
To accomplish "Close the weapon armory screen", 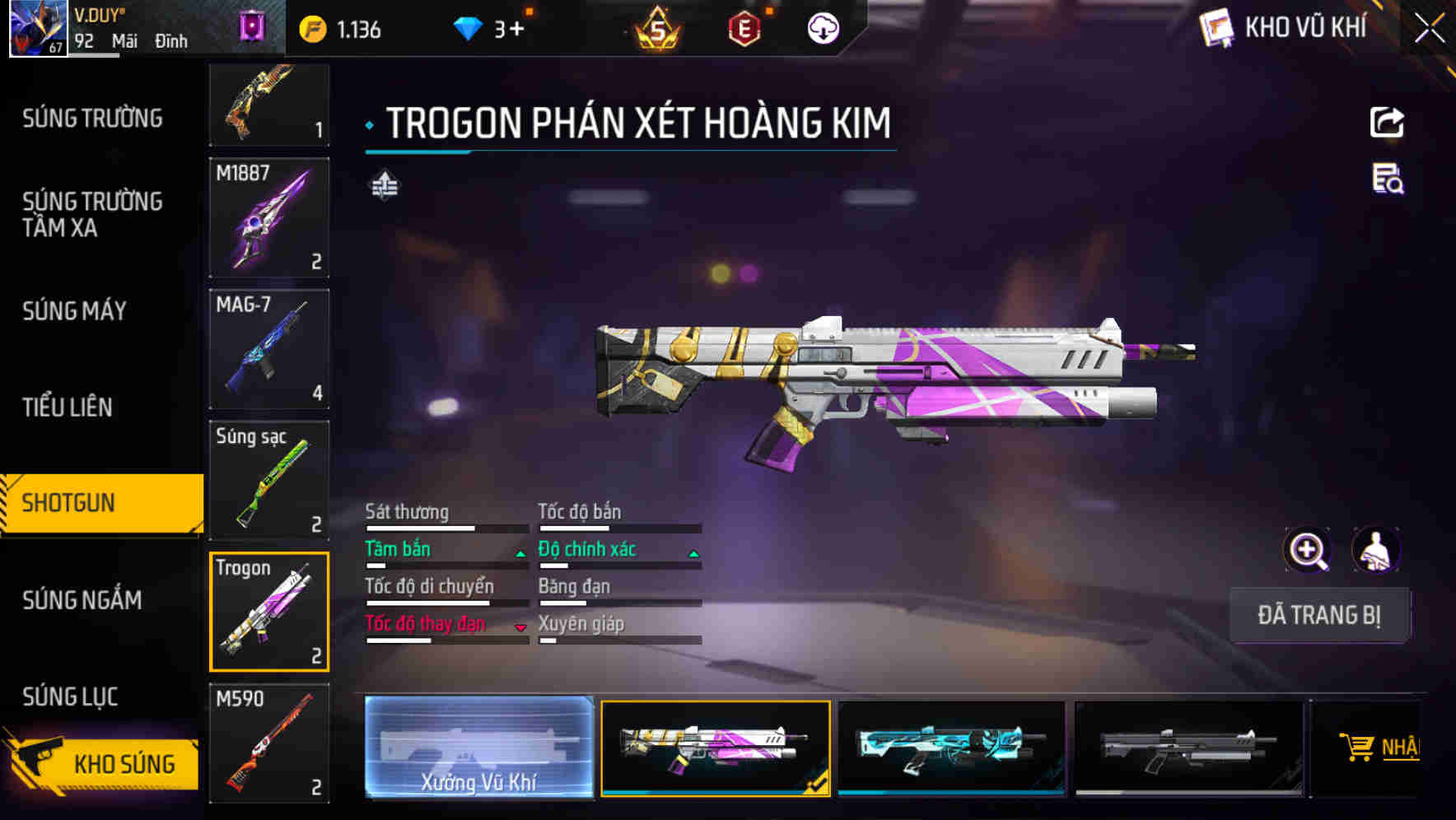I will 1430,29.
